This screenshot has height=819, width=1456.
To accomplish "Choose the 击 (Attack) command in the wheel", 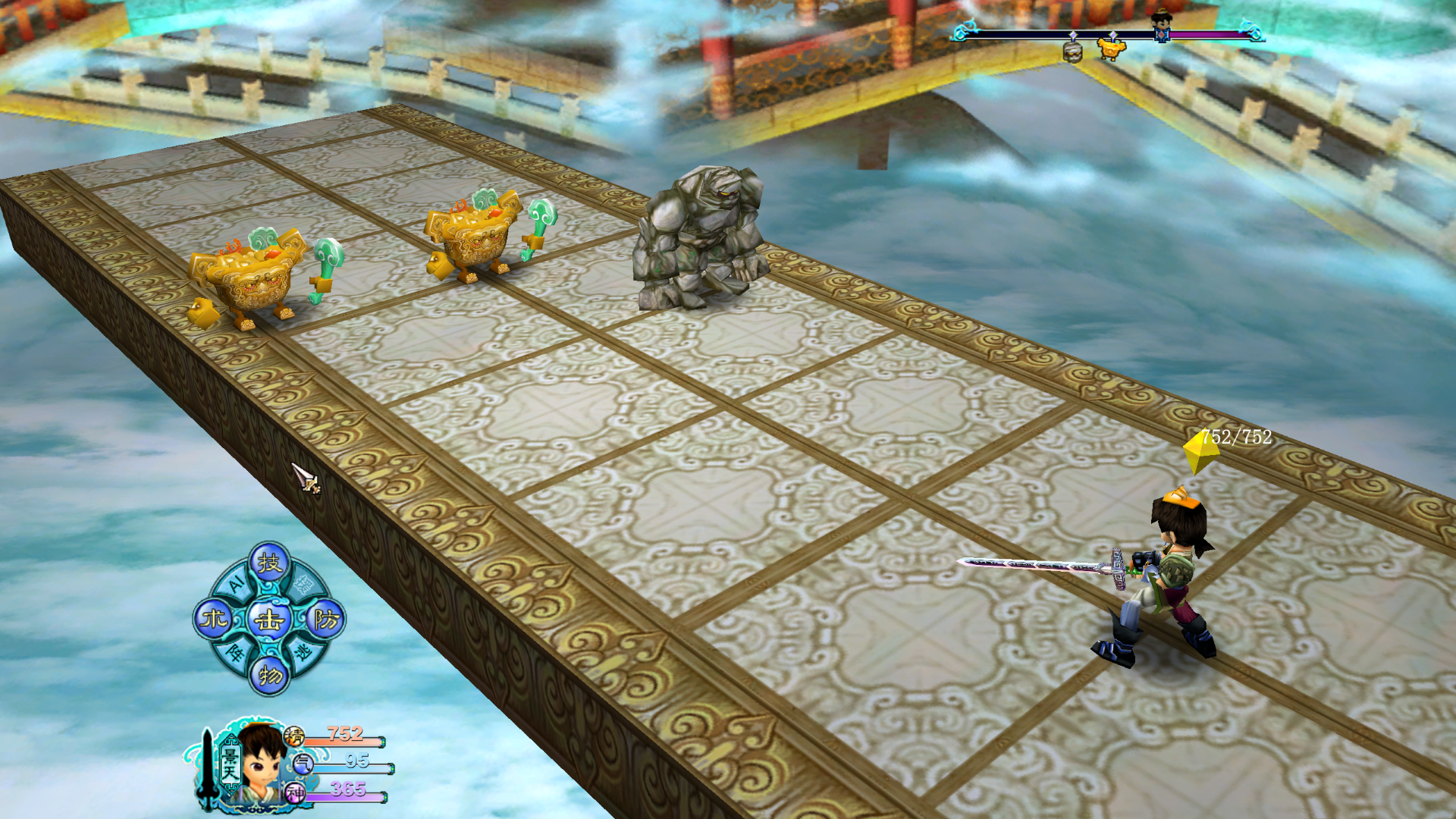I will pyautogui.click(x=269, y=620).
